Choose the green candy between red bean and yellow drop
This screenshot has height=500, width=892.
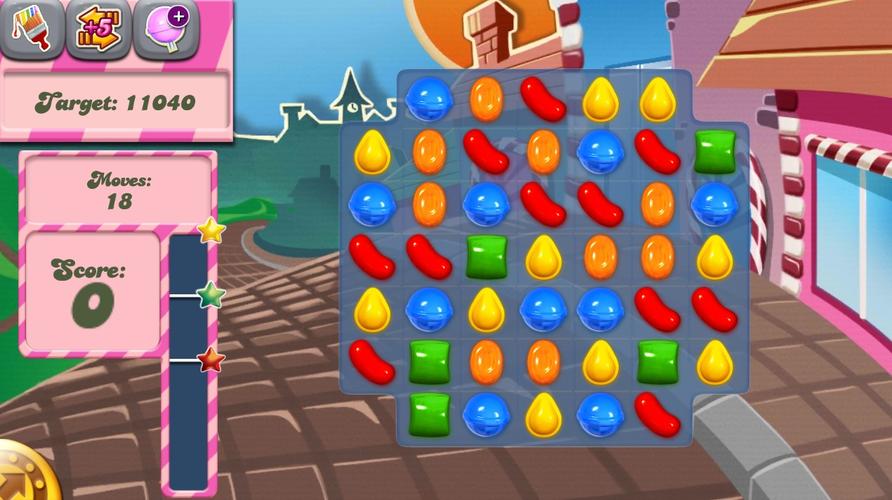pyautogui.click(x=487, y=256)
